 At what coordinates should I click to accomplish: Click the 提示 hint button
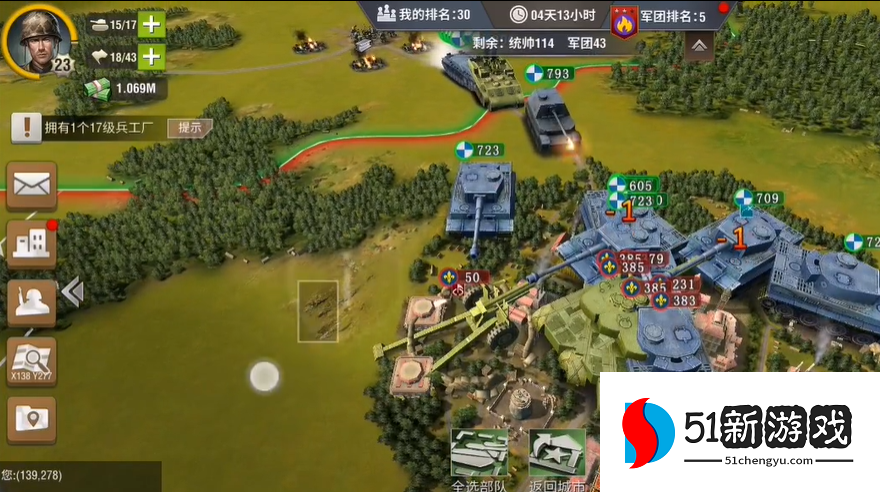[x=189, y=127]
